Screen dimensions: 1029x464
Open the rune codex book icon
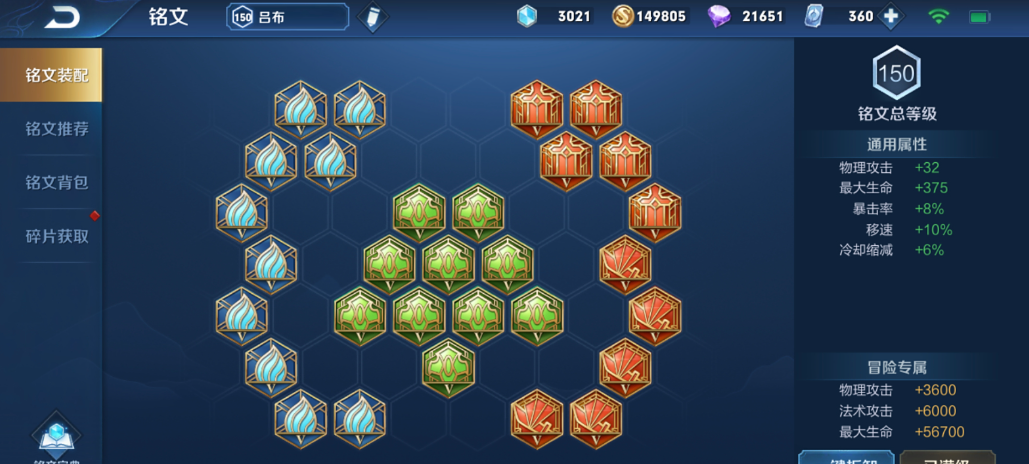(x=57, y=438)
